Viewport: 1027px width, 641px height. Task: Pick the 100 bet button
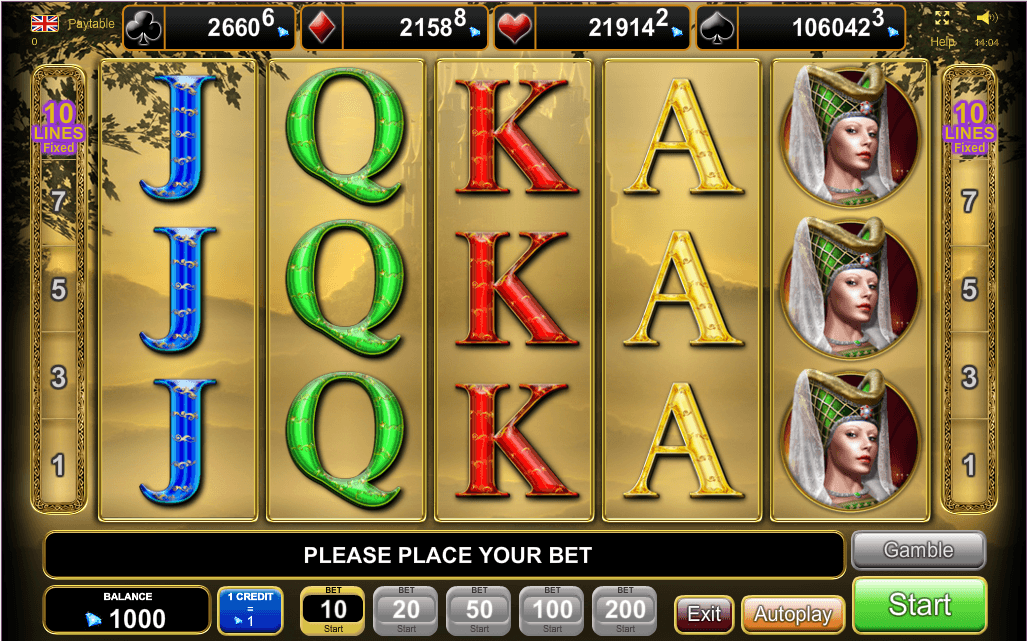point(552,610)
